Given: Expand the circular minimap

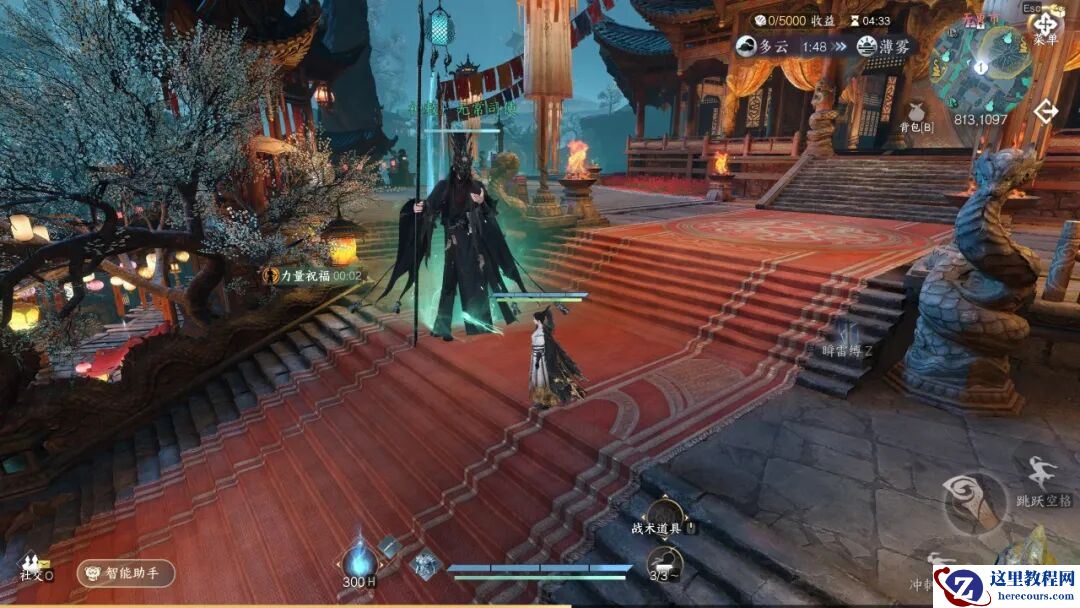Looking at the screenshot, I should point(985,66).
